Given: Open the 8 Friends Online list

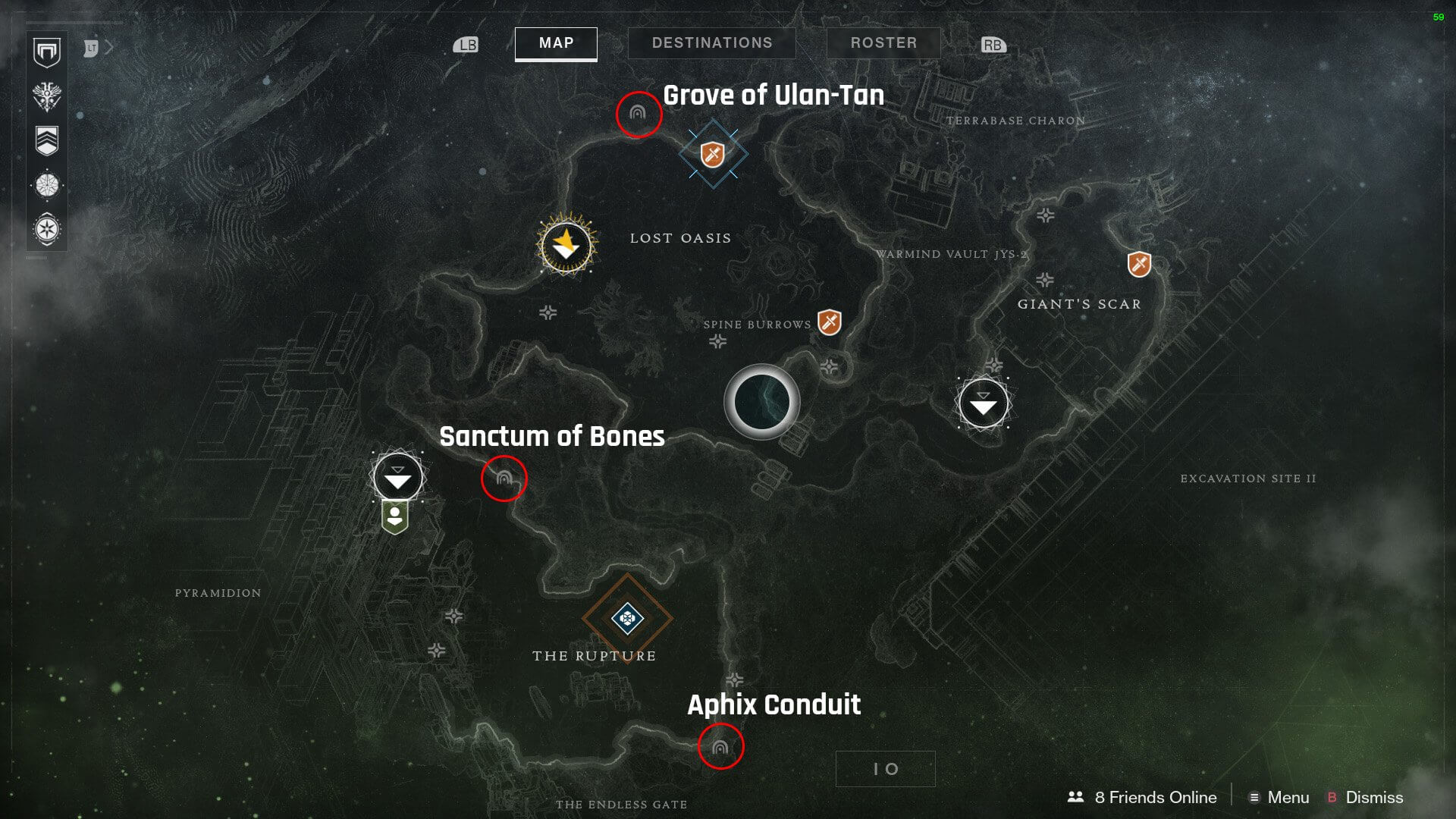Looking at the screenshot, I should click(1142, 798).
